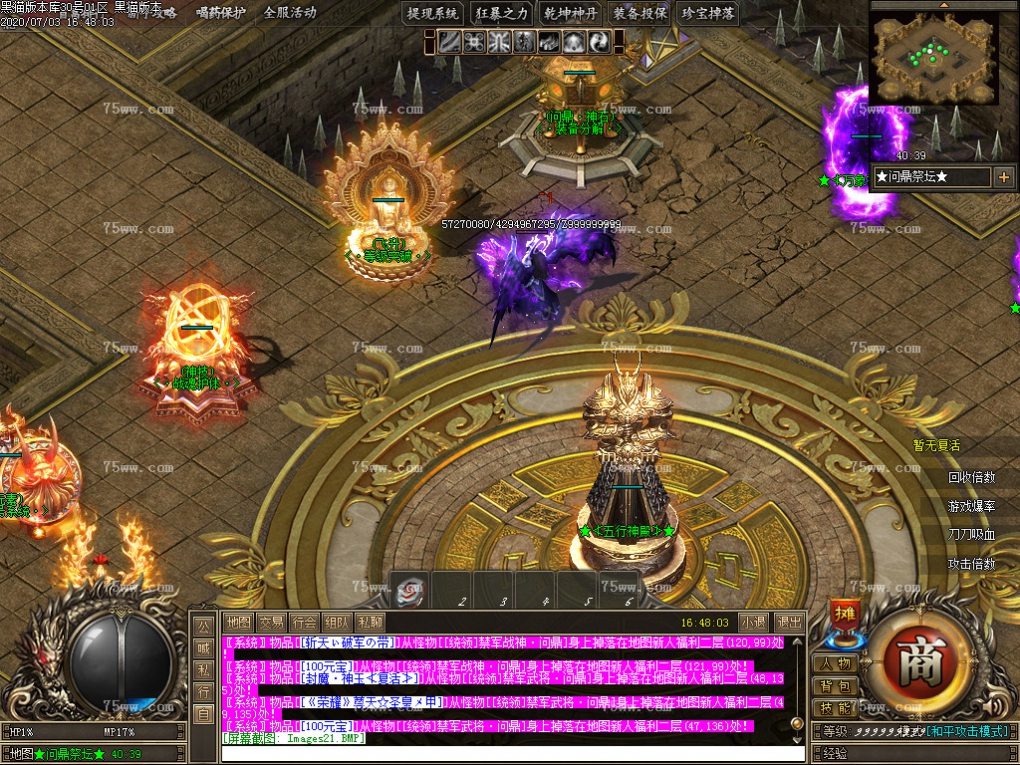Open the 地图 map tab
Screen dimensions: 1020x765
(x=237, y=622)
